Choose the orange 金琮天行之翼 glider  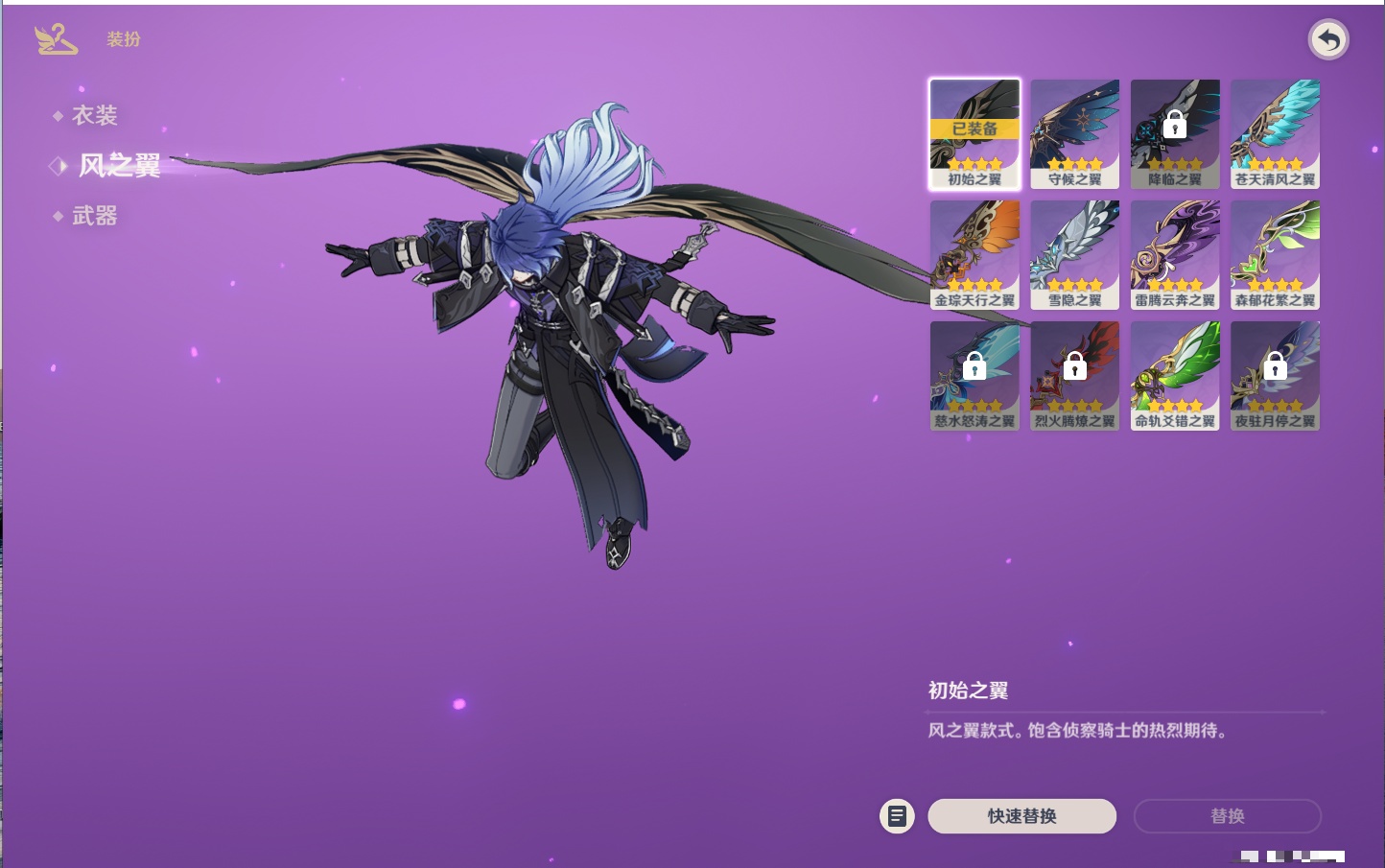click(974, 255)
